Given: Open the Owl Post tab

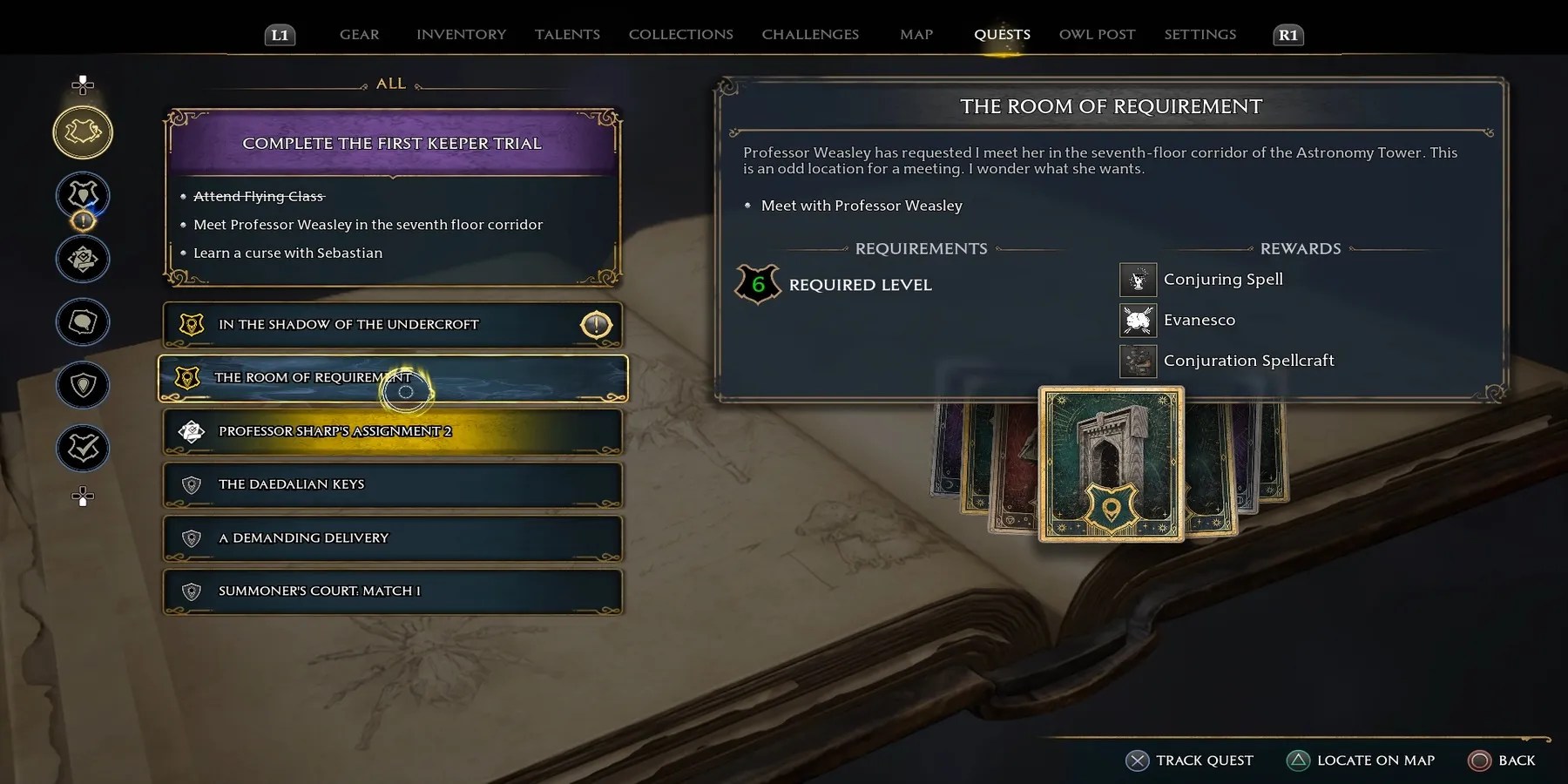Looking at the screenshot, I should pos(1097,34).
